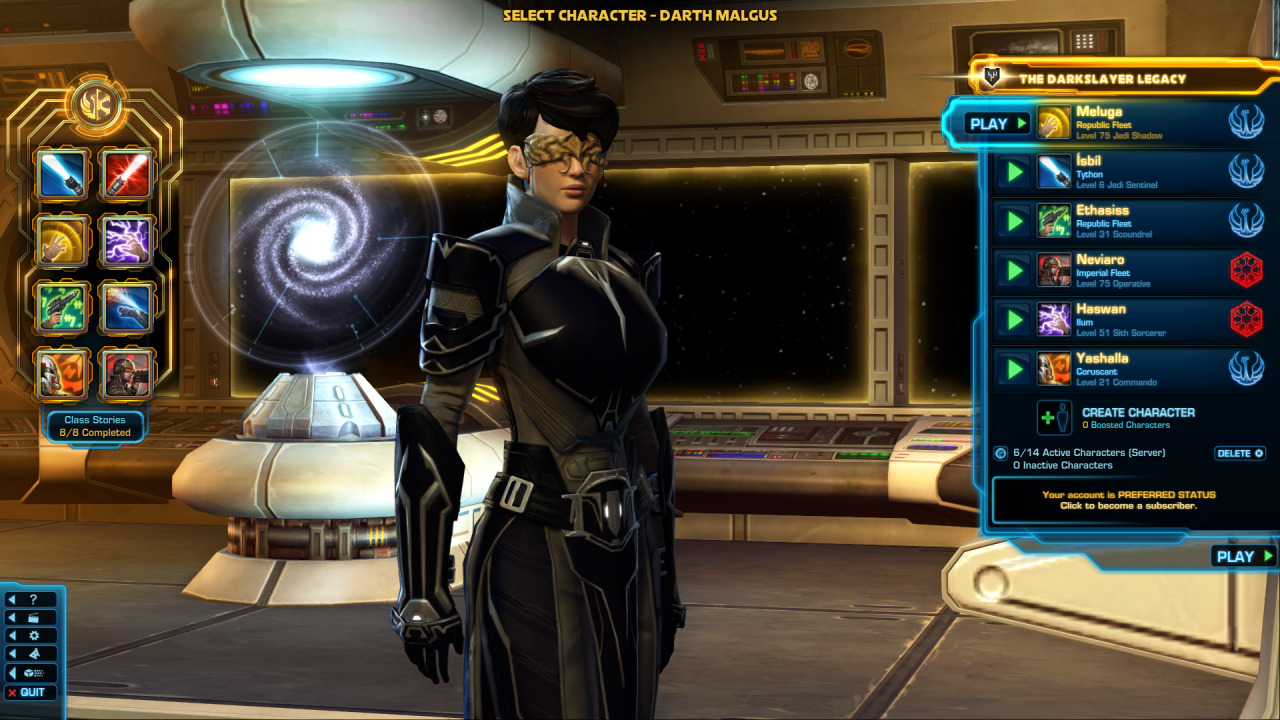Select the orange armored trooper class icon
The width and height of the screenshot is (1280, 720).
[63, 373]
